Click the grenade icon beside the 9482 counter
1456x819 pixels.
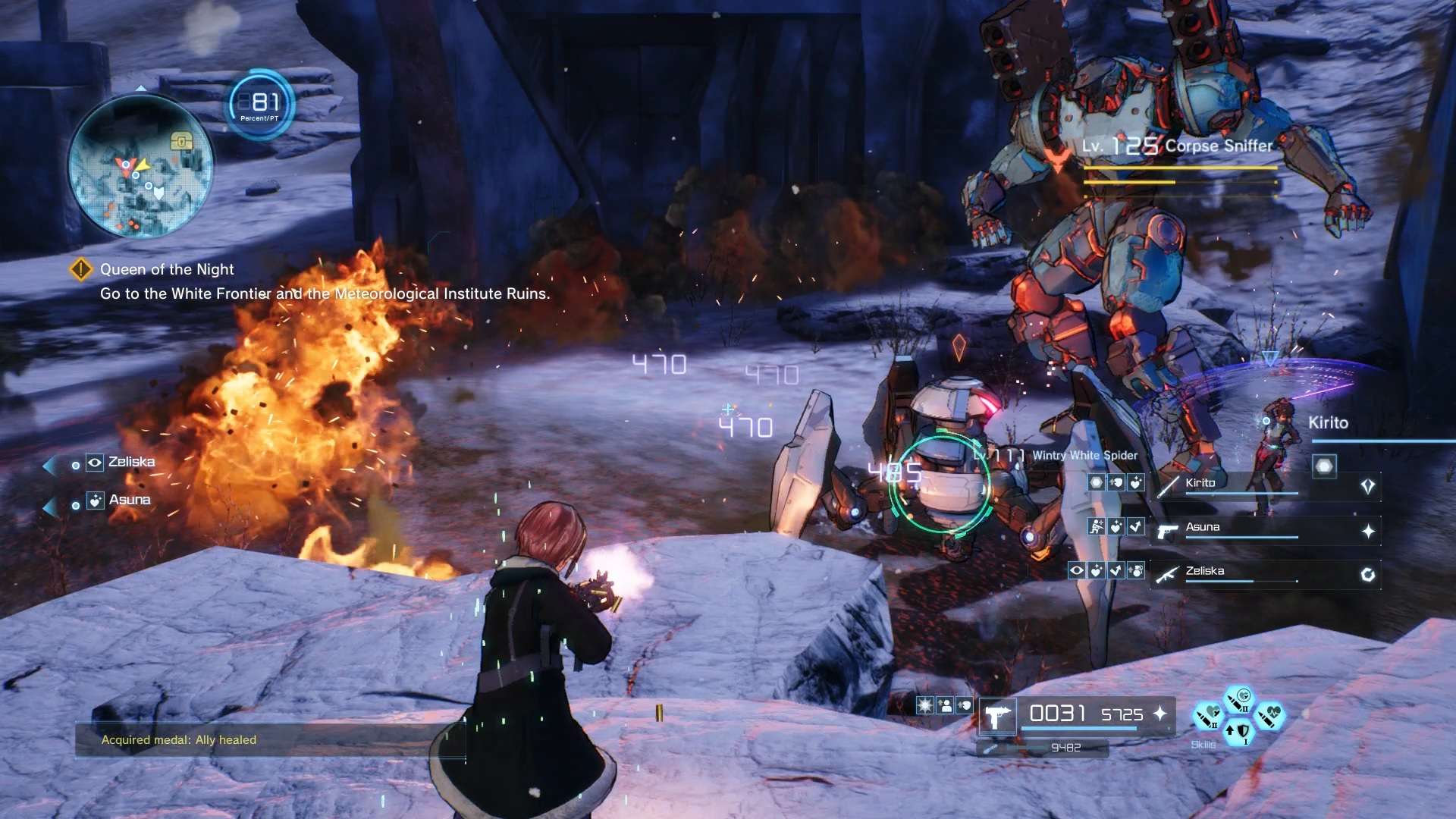[990, 749]
